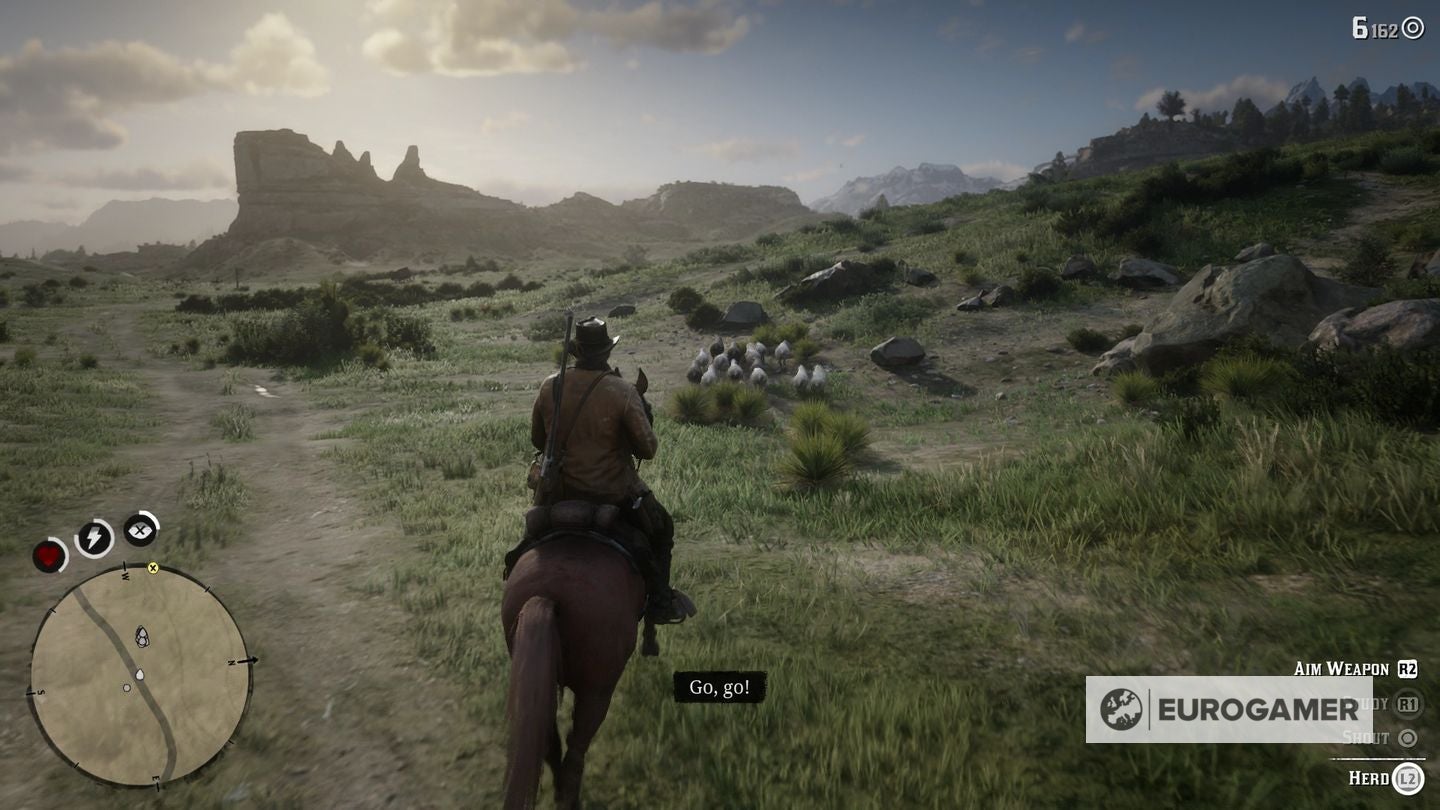Click the Go, go! subtitle text
The width and height of the screenshot is (1440, 810).
722,688
